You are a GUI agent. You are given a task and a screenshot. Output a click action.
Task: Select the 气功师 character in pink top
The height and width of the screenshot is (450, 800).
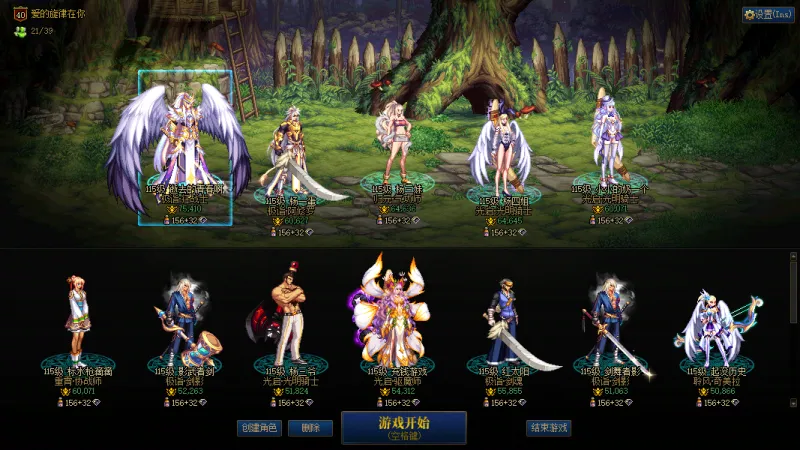pyautogui.click(x=390, y=150)
